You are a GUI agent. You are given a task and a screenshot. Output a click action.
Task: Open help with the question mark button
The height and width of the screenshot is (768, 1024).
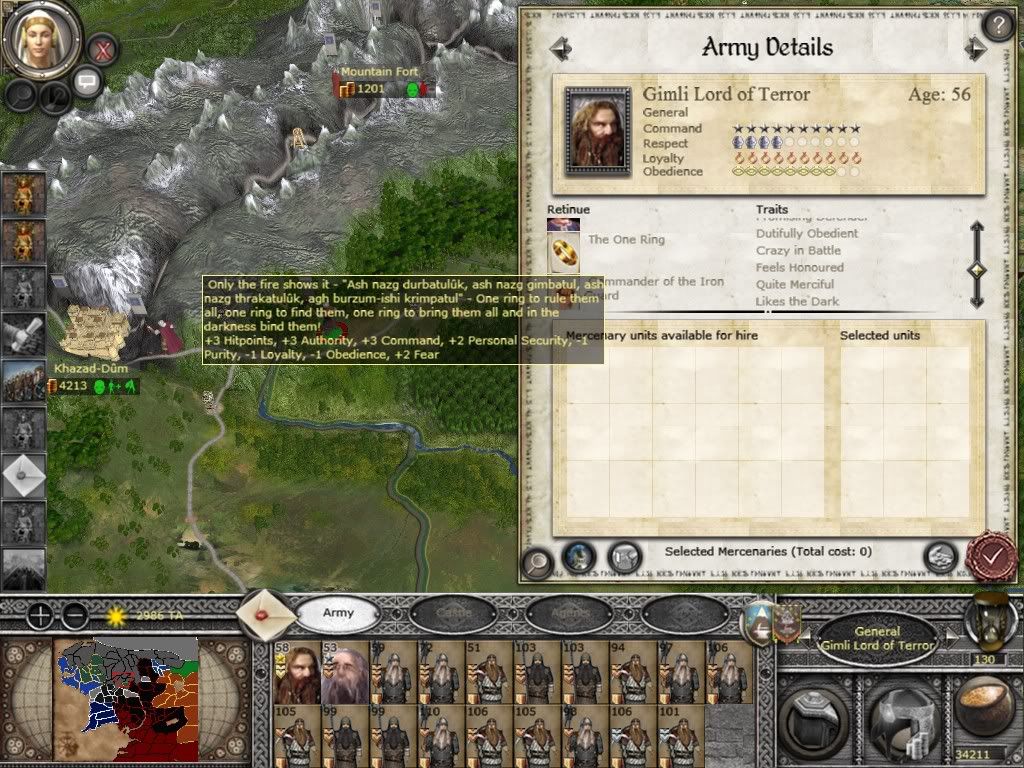(x=998, y=25)
